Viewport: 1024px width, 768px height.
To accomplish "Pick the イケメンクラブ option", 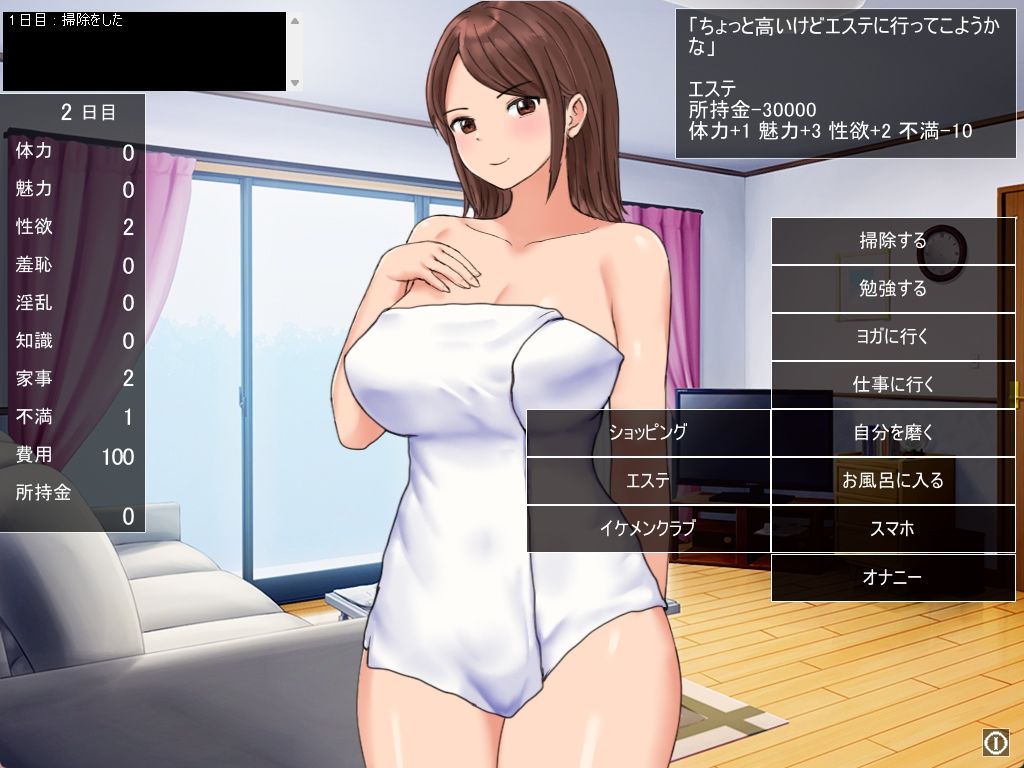I will (x=648, y=529).
